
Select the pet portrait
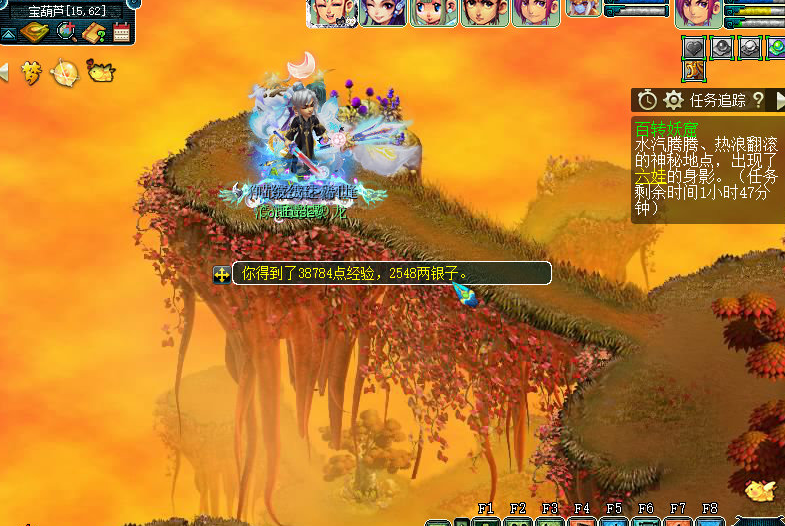coord(583,8)
